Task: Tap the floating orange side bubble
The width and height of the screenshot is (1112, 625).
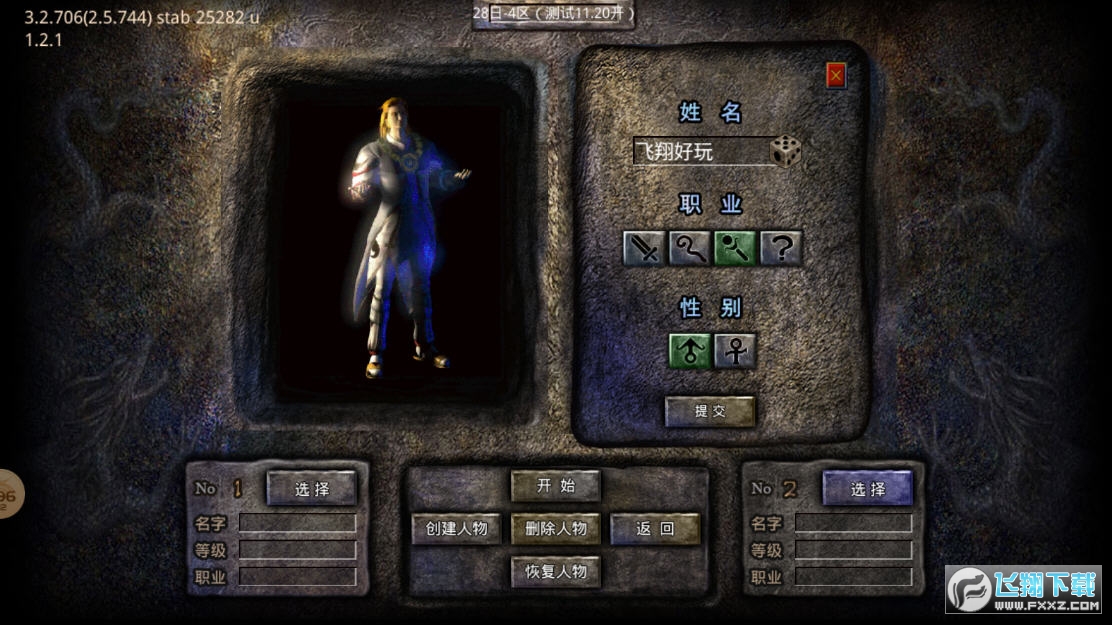Action: click(x=8, y=494)
